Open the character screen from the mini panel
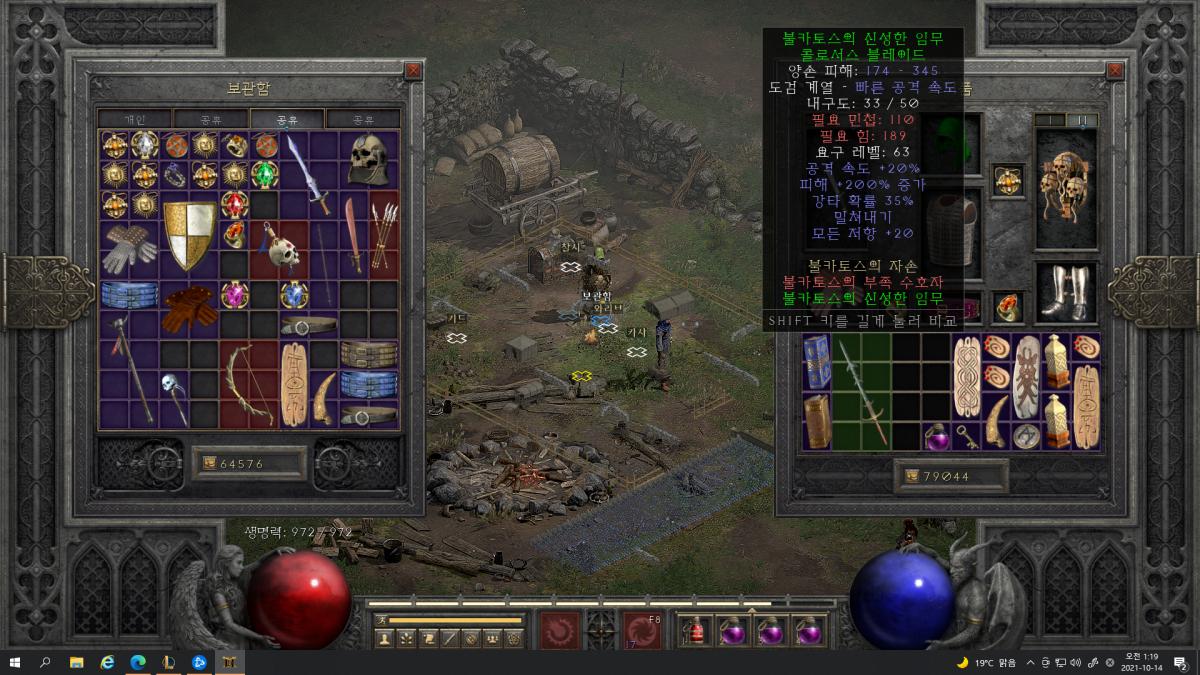Screen dimensions: 1200x675 pos(384,638)
